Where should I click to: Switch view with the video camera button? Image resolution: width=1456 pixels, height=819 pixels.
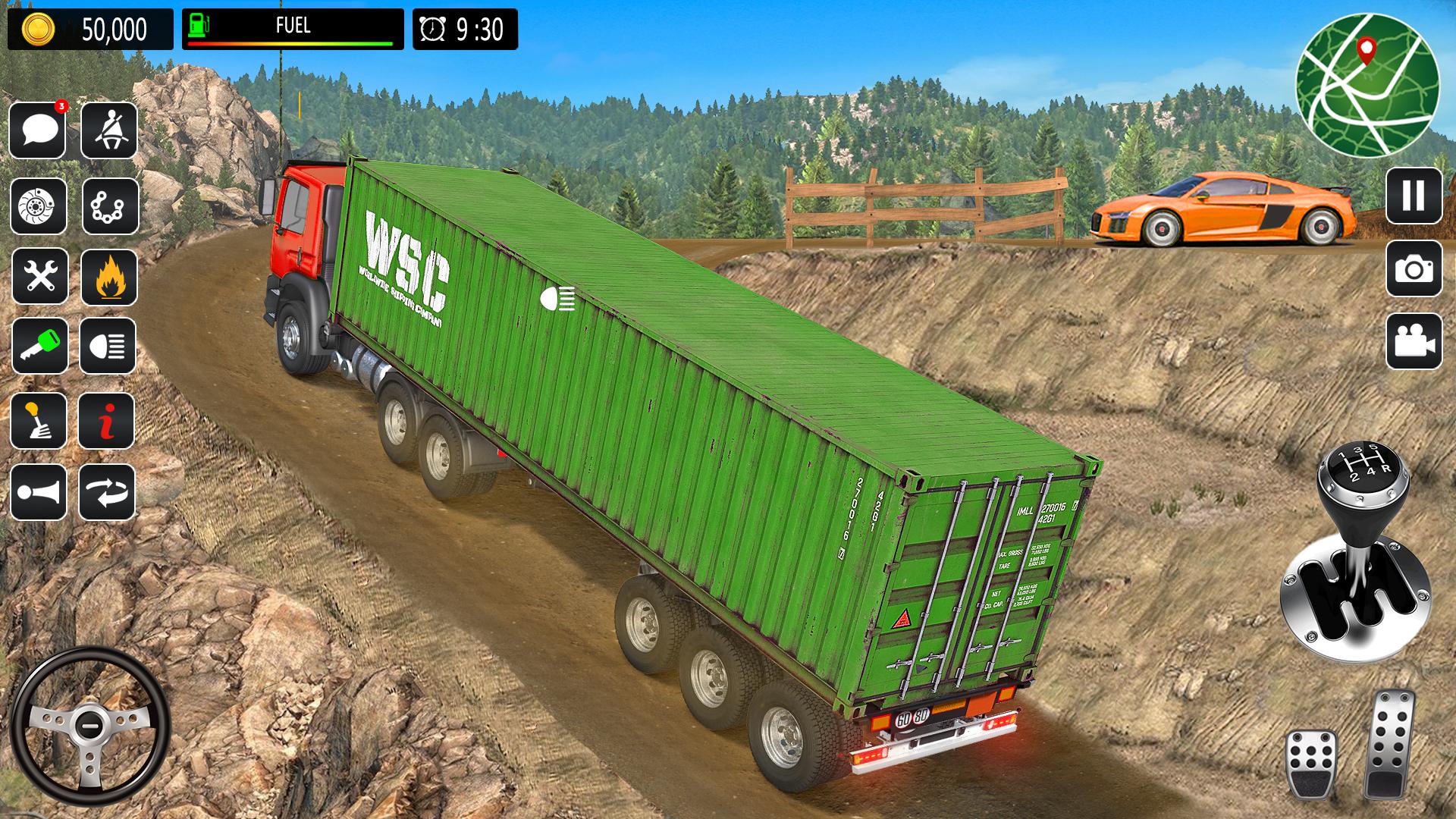[1414, 341]
